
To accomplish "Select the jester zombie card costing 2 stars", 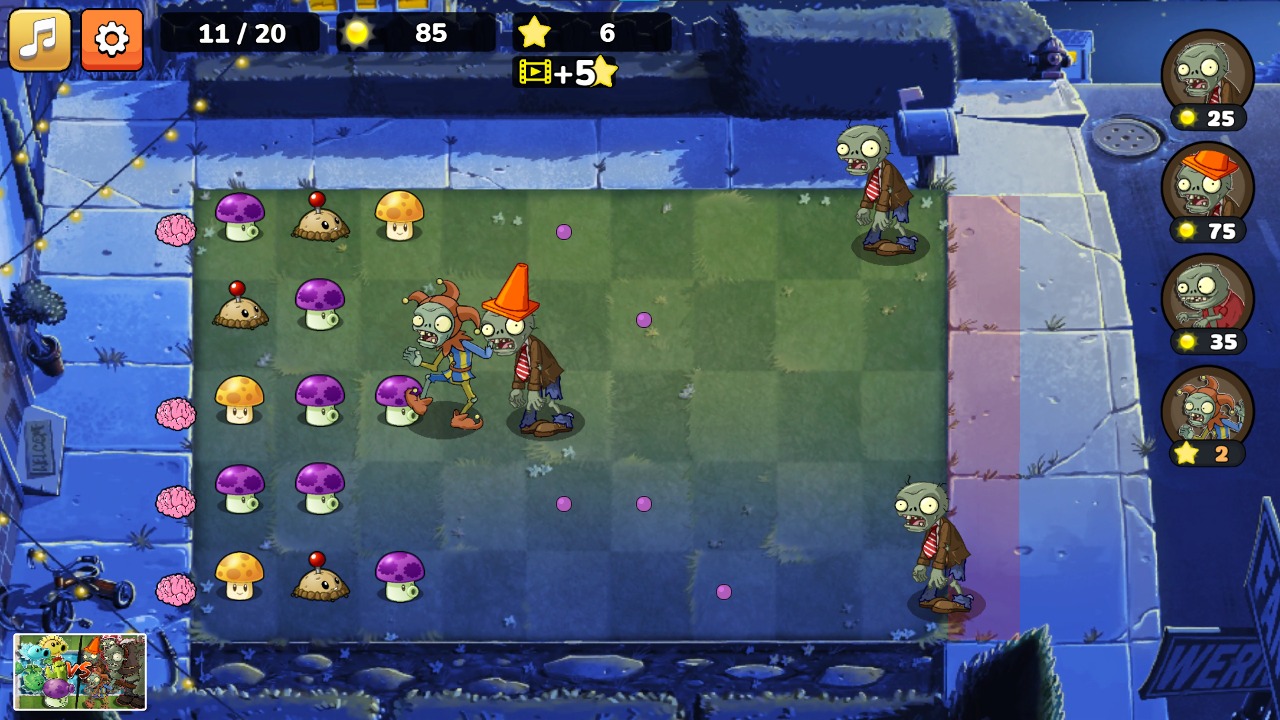I will [x=1209, y=410].
